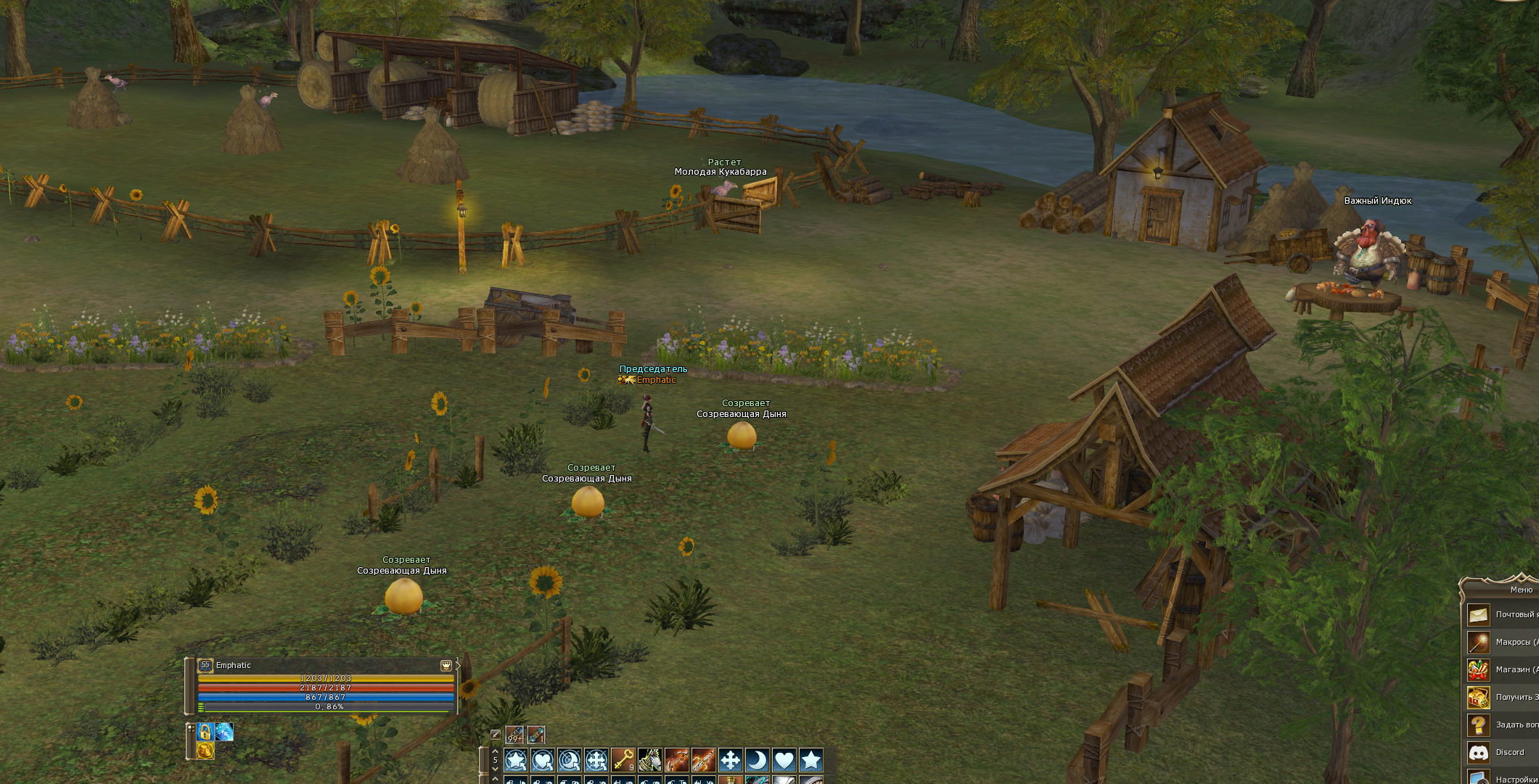Activate the plain crescent moon skill
1539x784 pixels.
click(757, 759)
